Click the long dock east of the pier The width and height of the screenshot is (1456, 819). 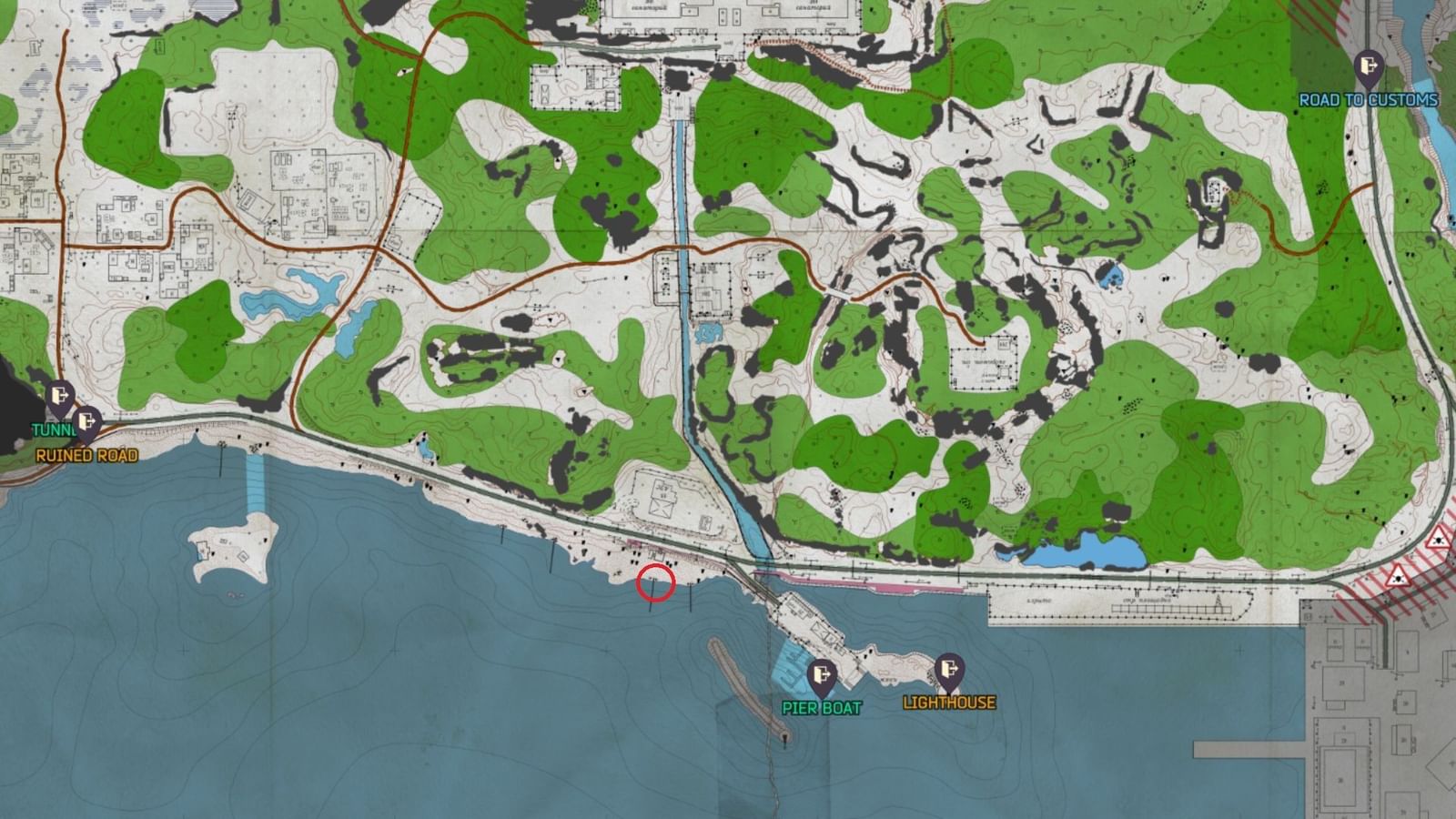point(1119,601)
